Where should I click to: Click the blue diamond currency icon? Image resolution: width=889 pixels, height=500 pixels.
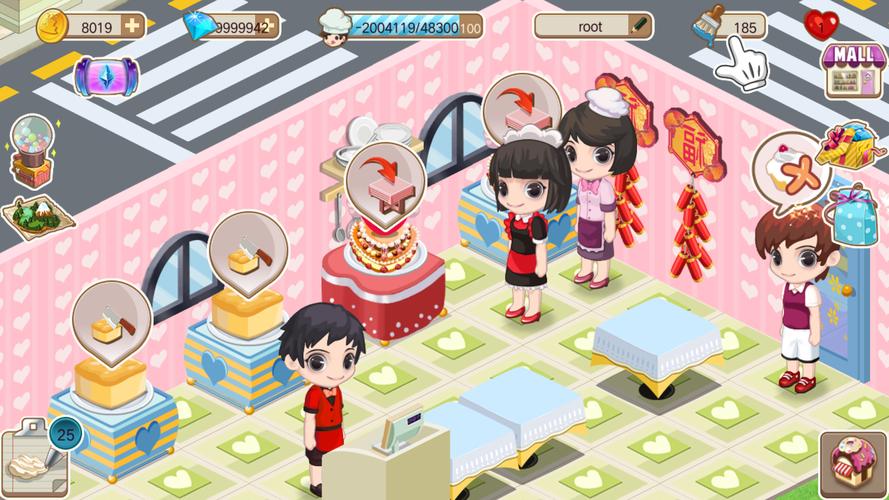[202, 26]
